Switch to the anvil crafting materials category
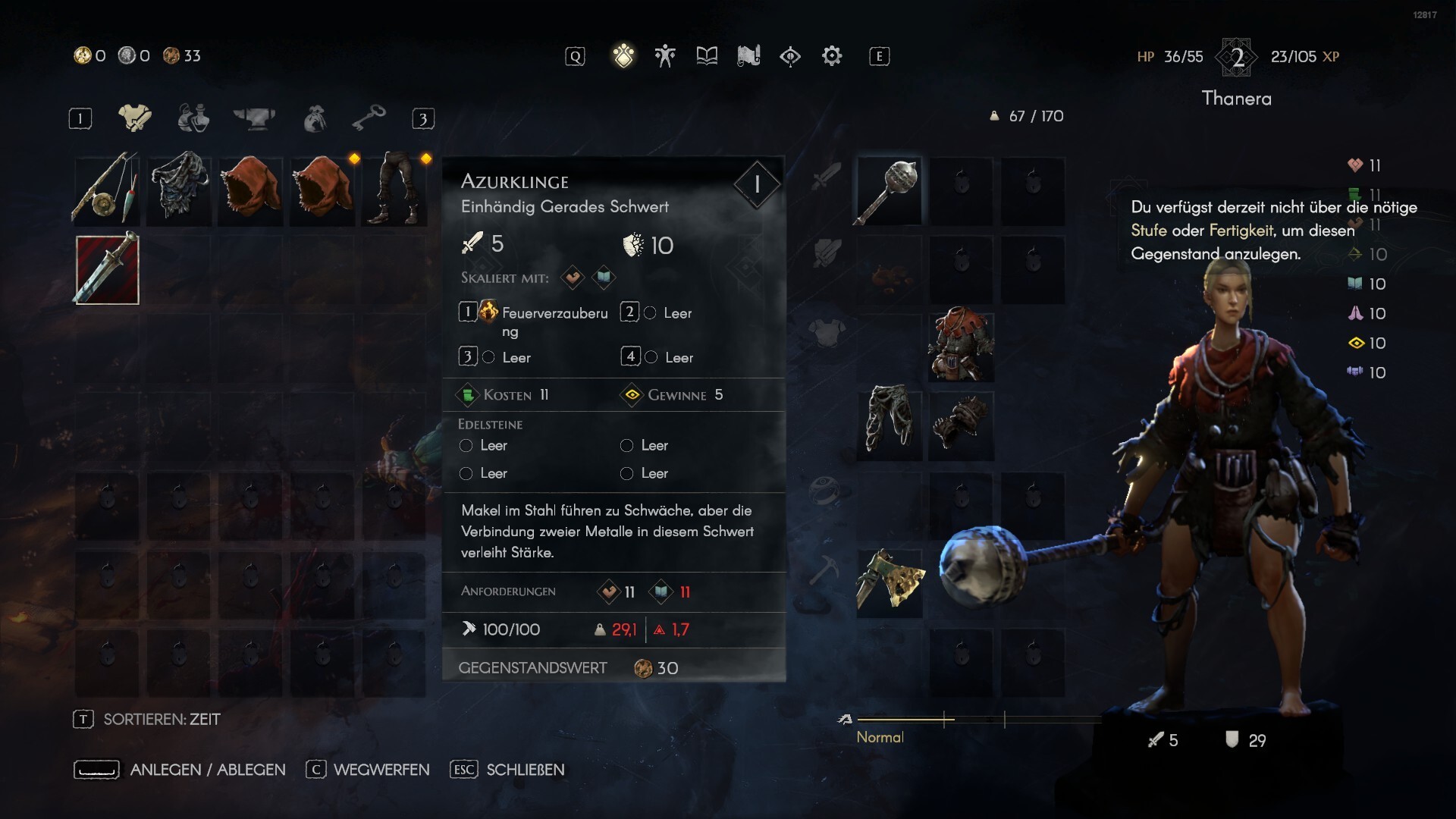The width and height of the screenshot is (1456, 819). pos(254,118)
